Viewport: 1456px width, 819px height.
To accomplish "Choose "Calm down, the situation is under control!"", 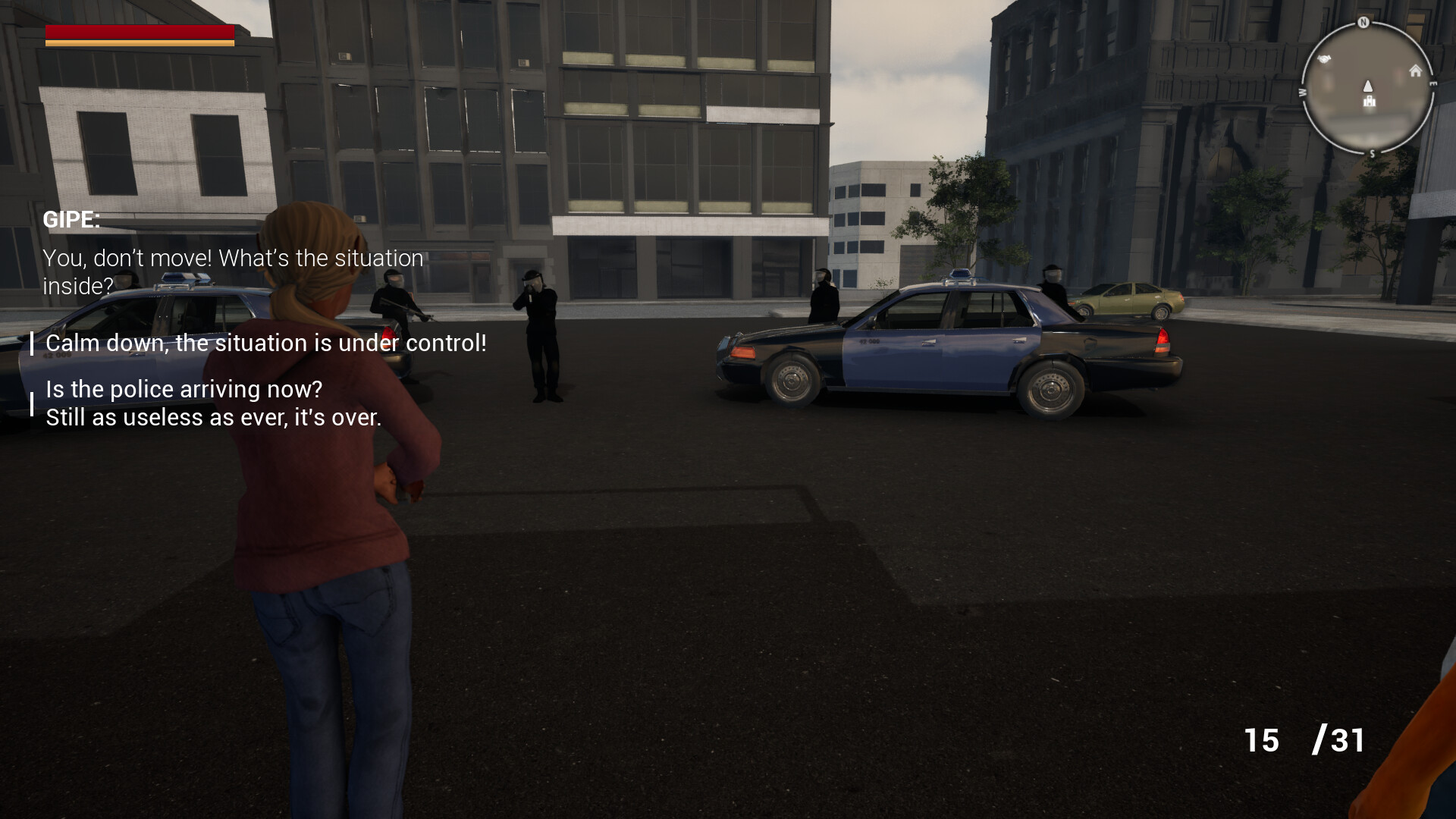I will coord(265,344).
